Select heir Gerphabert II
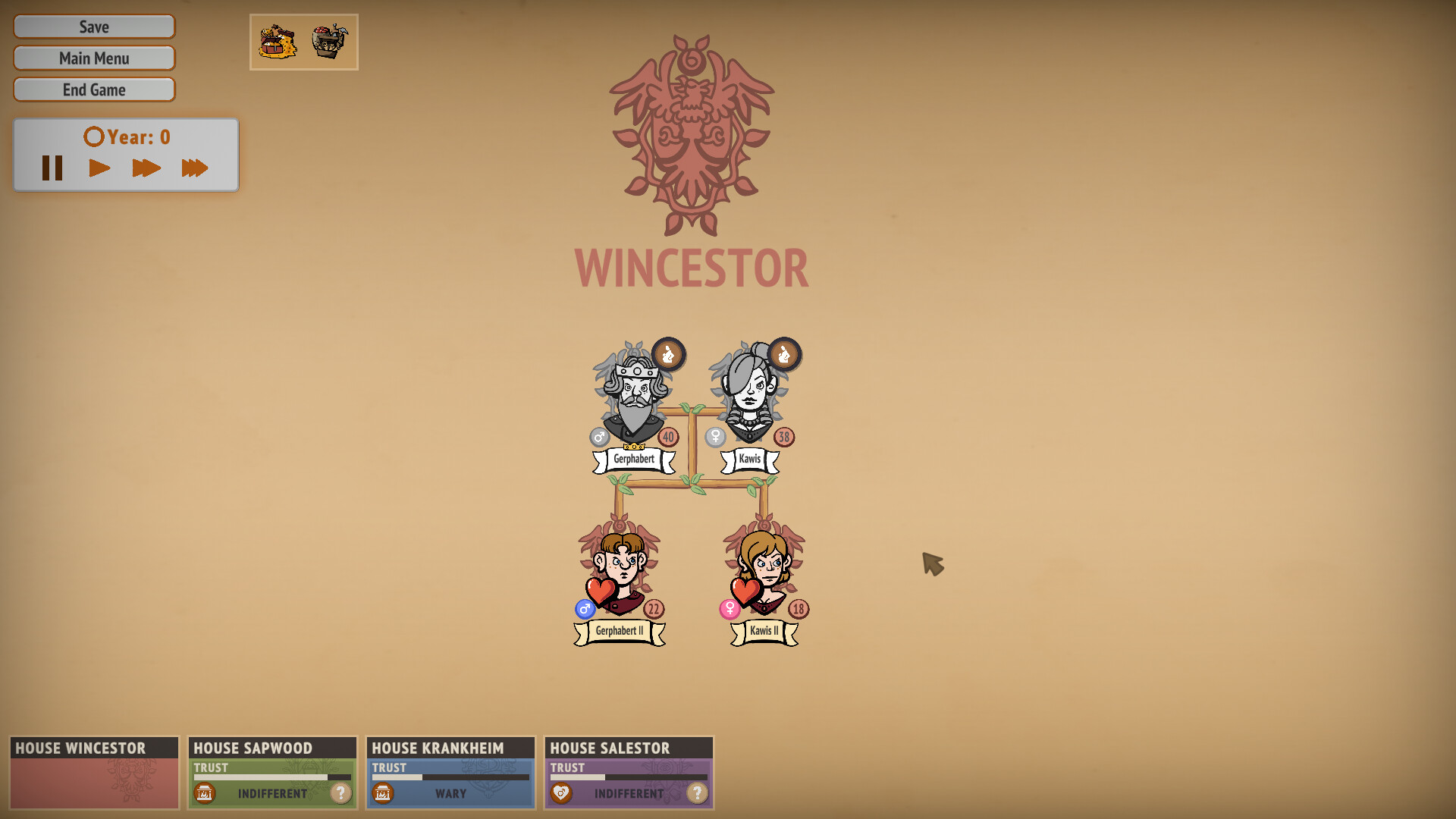Screen dimensions: 1456x819 point(620,569)
